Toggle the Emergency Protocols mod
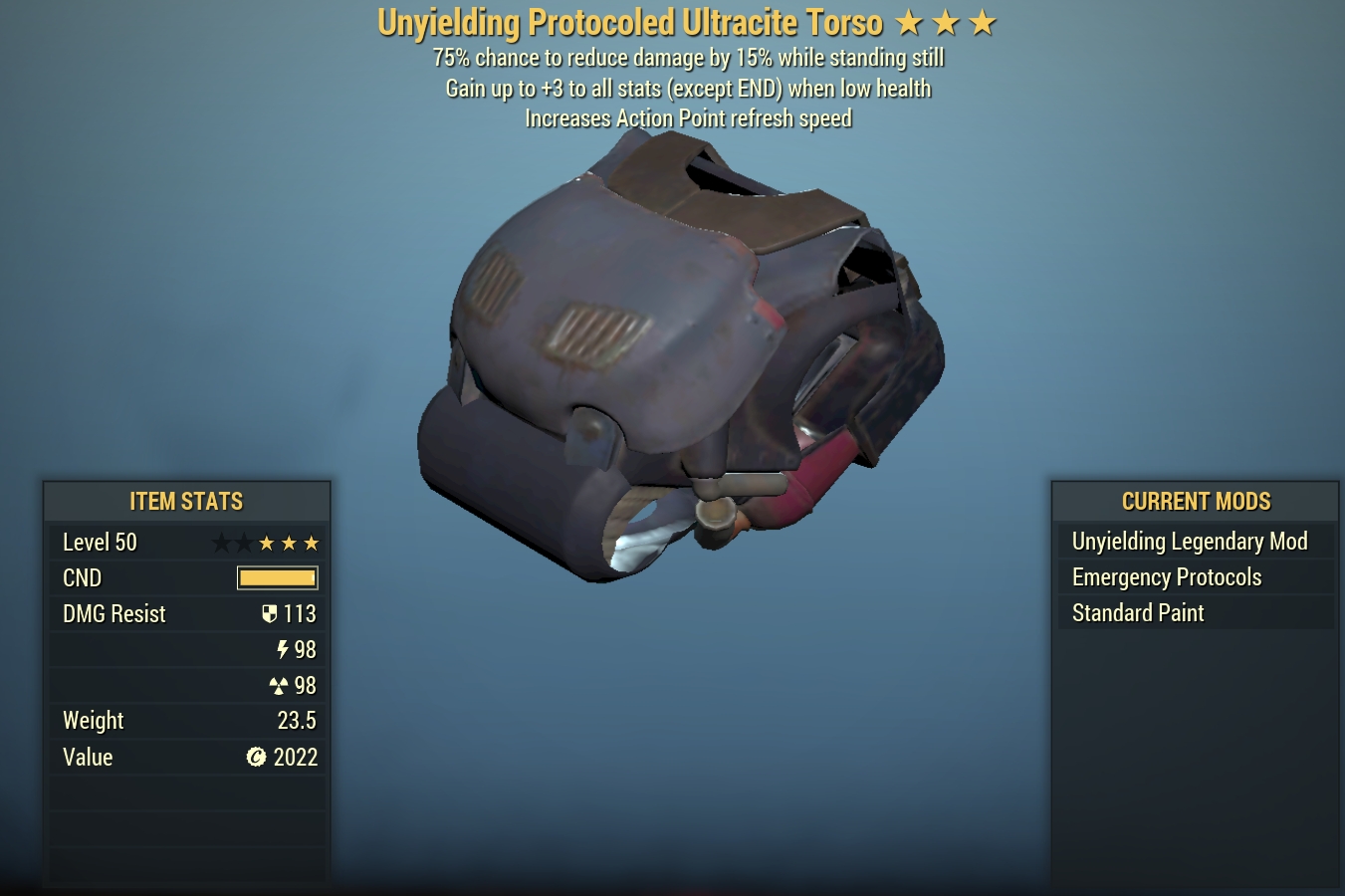This screenshot has width=1345, height=896. coord(1166,577)
